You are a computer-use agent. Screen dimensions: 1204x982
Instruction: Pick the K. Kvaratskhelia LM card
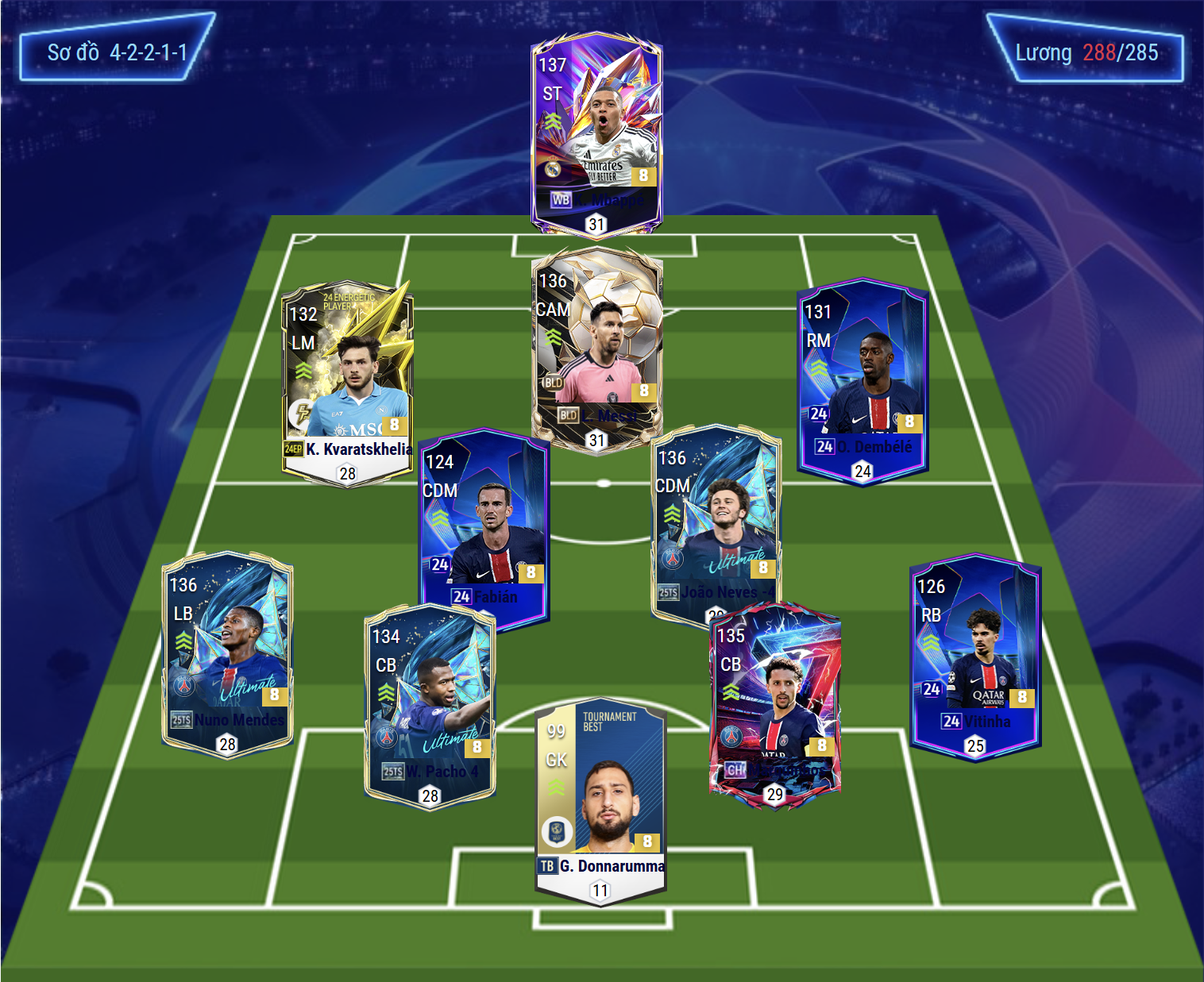[x=347, y=381]
